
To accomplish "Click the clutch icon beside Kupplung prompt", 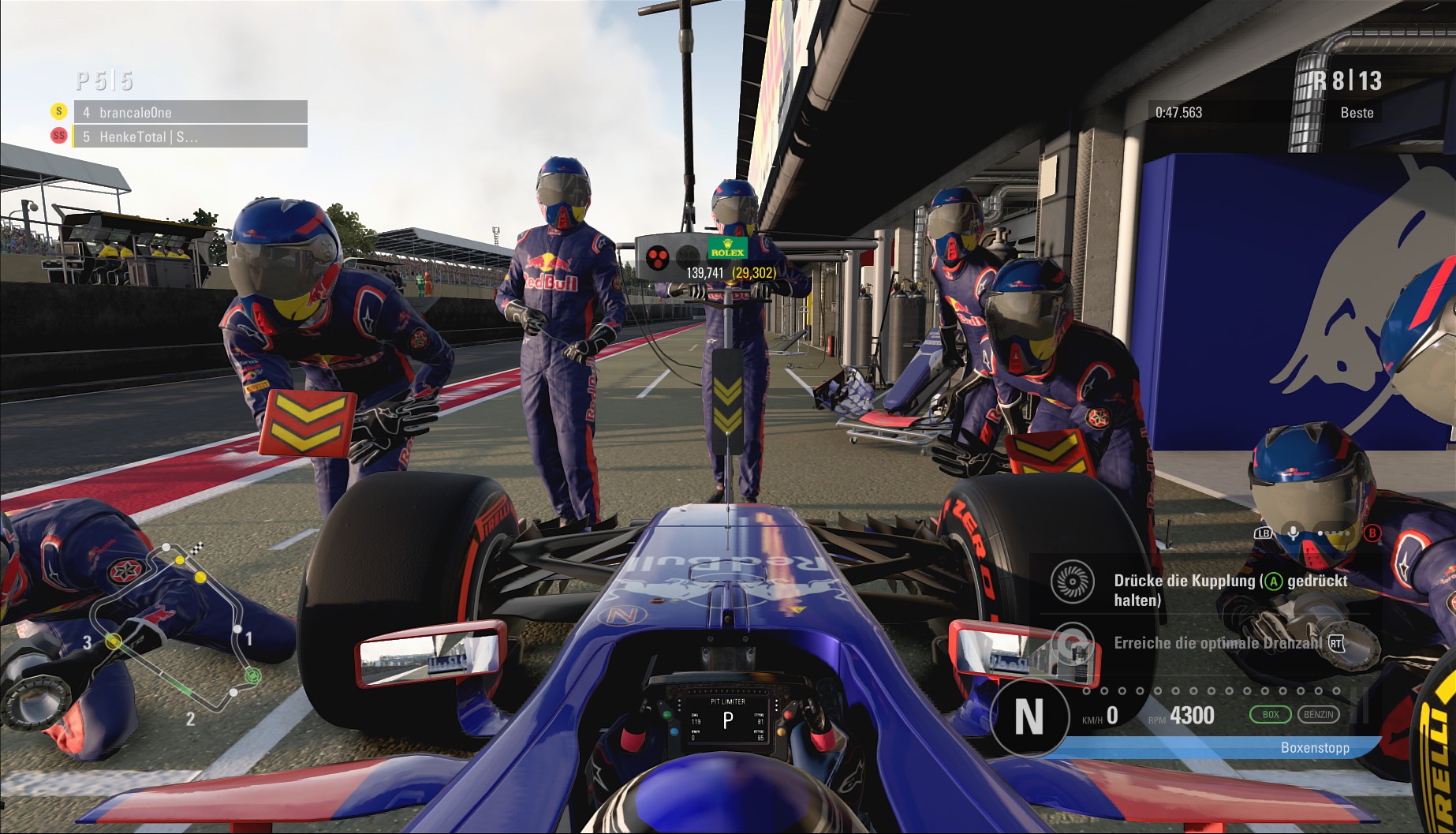I will (x=1073, y=582).
